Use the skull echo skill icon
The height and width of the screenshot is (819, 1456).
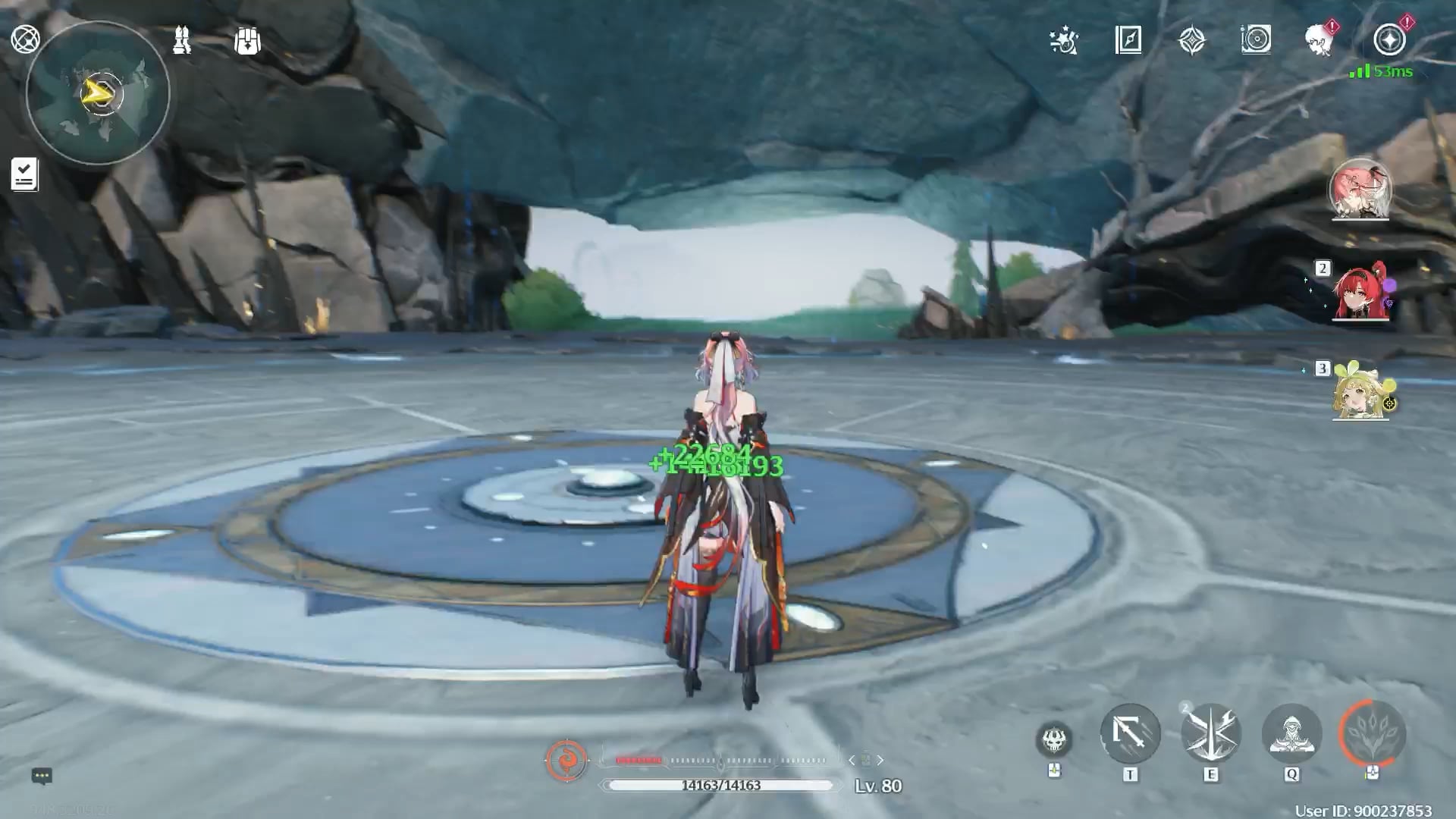[1054, 739]
